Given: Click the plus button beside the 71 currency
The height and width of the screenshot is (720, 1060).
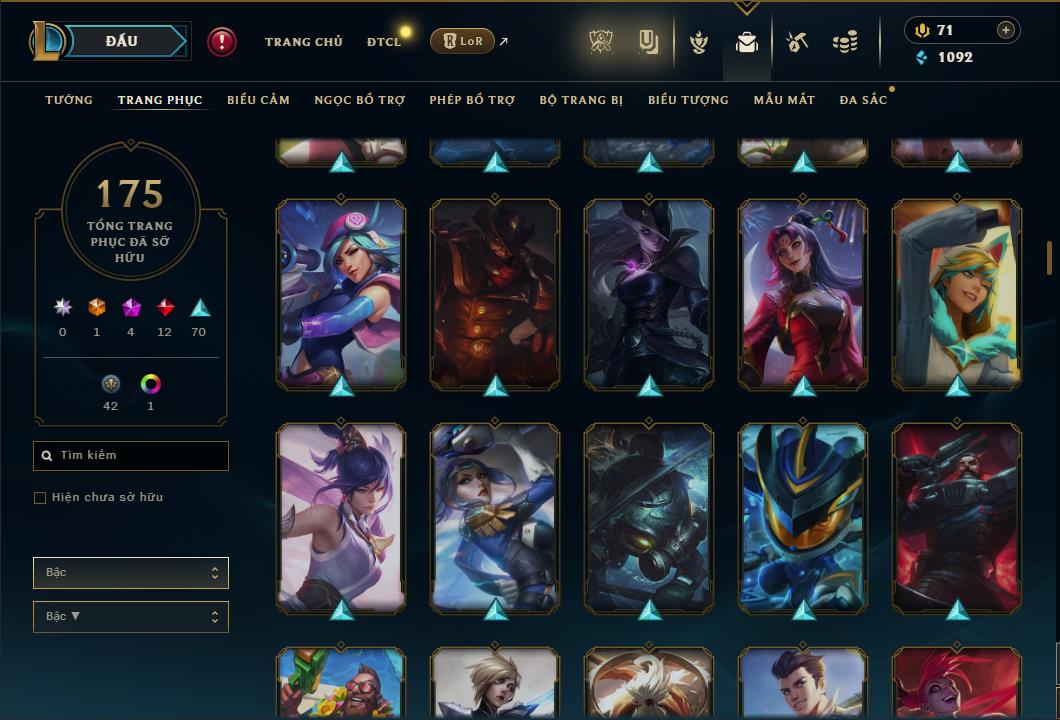Looking at the screenshot, I should tap(1005, 30).
